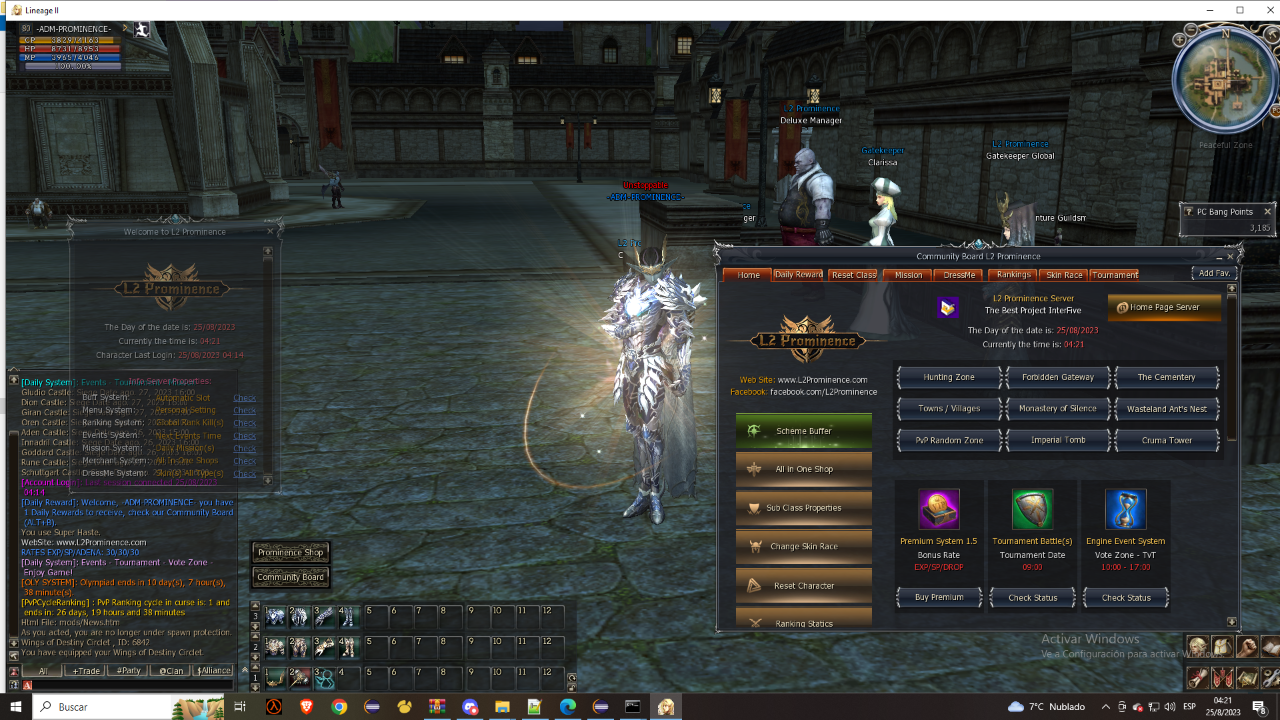The image size is (1280, 720).
Task: Open the Community Board button
Action: click(x=290, y=577)
